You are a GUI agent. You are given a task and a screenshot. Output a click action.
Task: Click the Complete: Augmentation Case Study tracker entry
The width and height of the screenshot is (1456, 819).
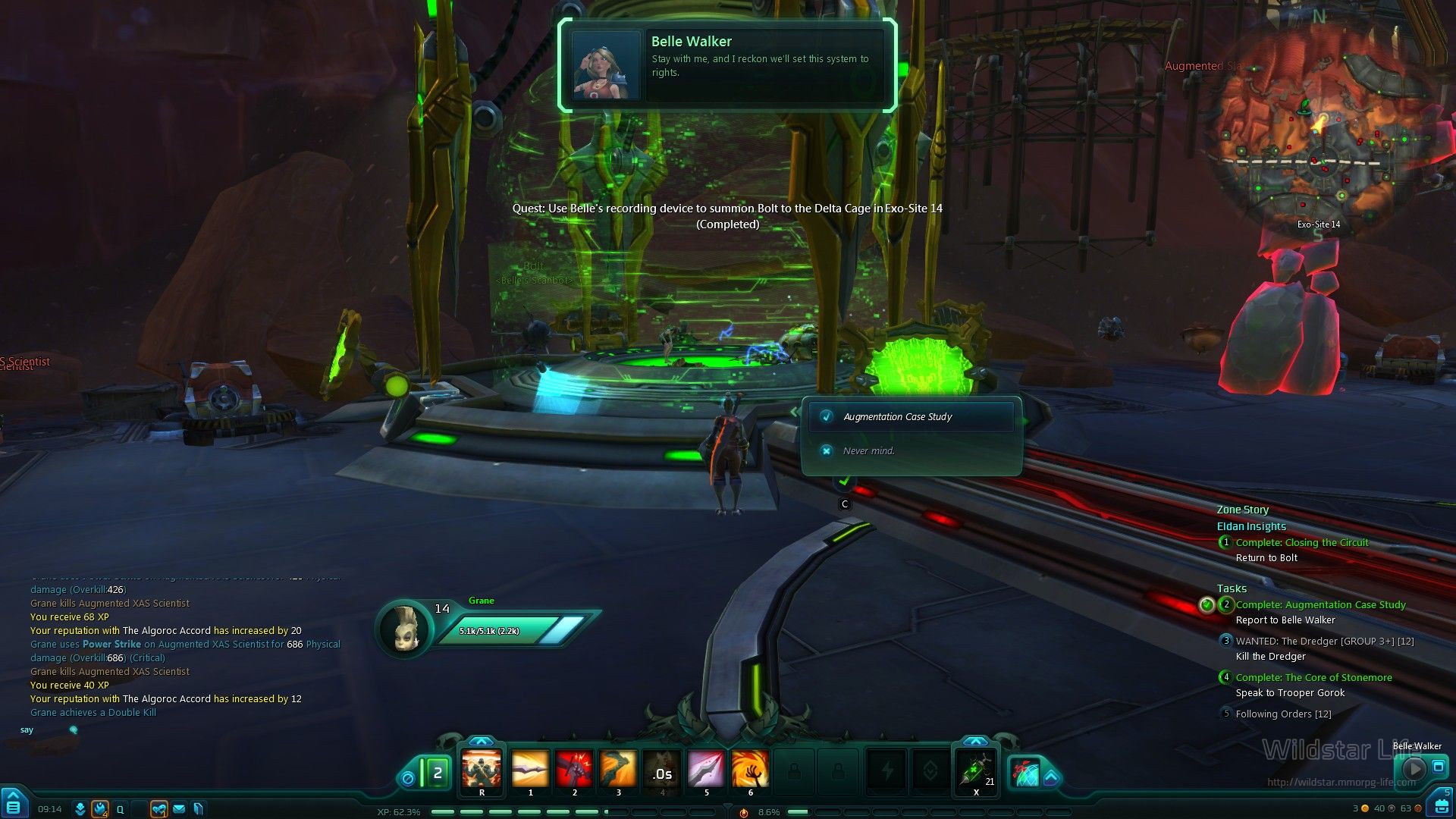pos(1319,605)
